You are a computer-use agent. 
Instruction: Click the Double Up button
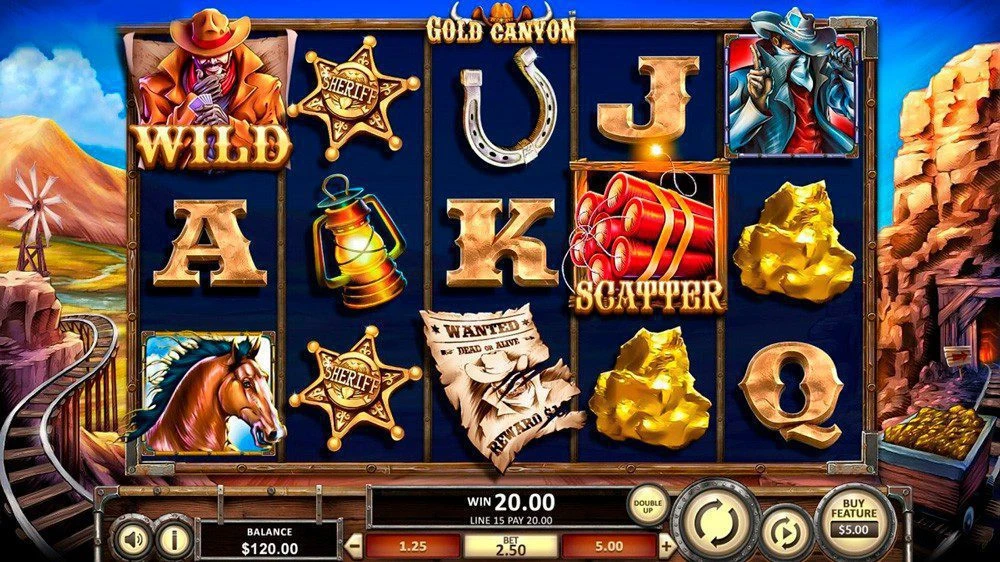(x=648, y=503)
